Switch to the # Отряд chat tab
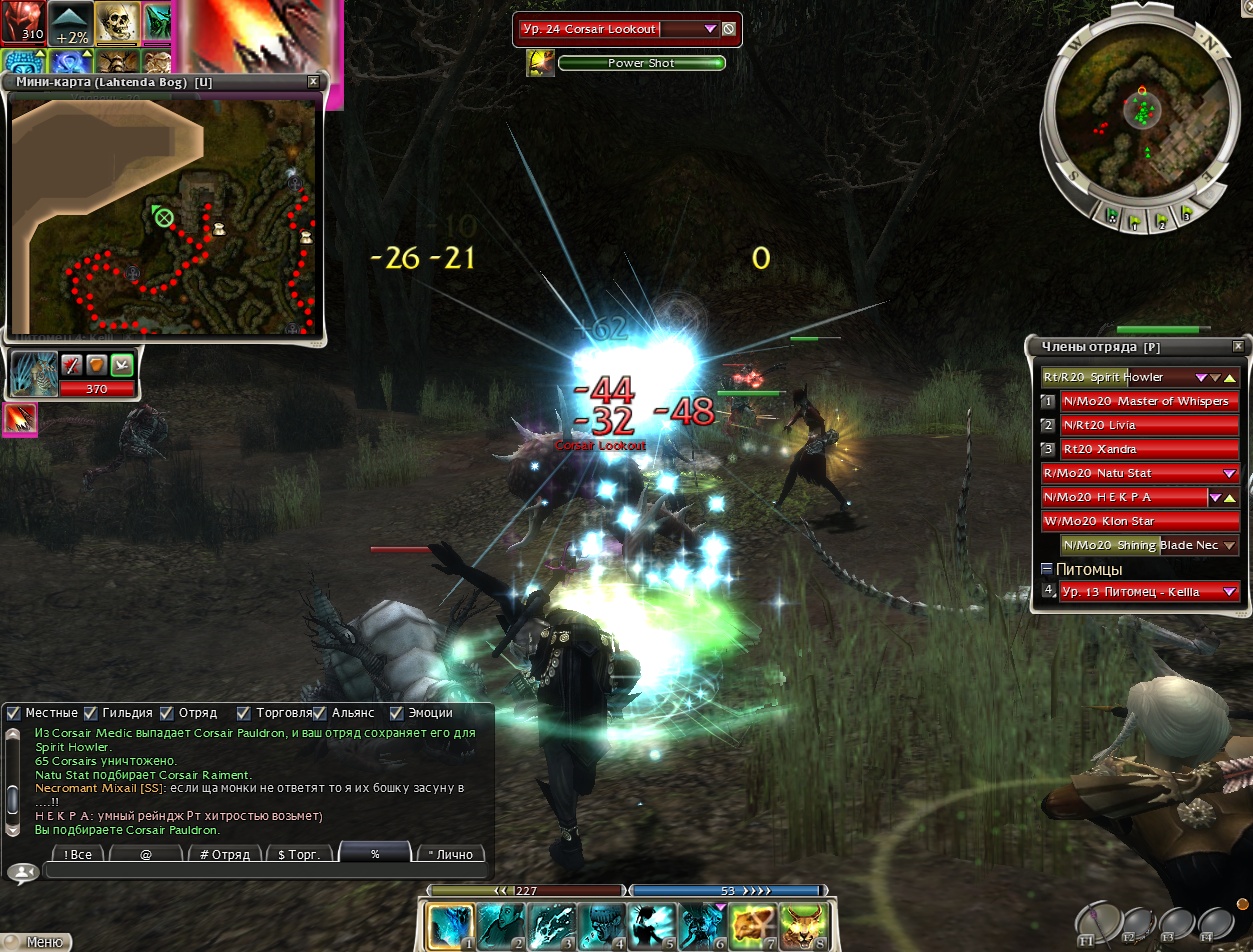Image resolution: width=1253 pixels, height=952 pixels. click(224, 855)
